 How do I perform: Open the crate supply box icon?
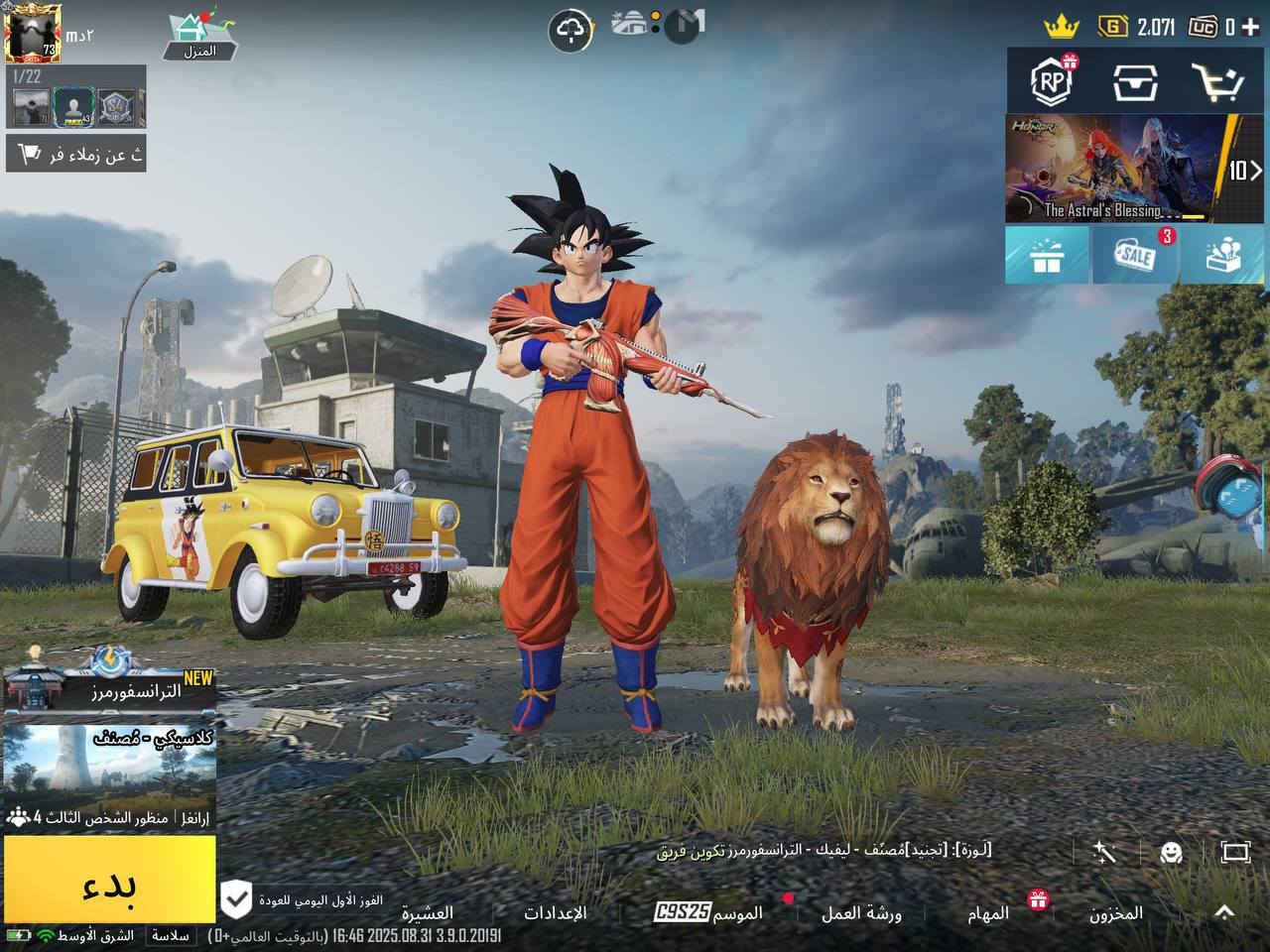(x=1134, y=82)
